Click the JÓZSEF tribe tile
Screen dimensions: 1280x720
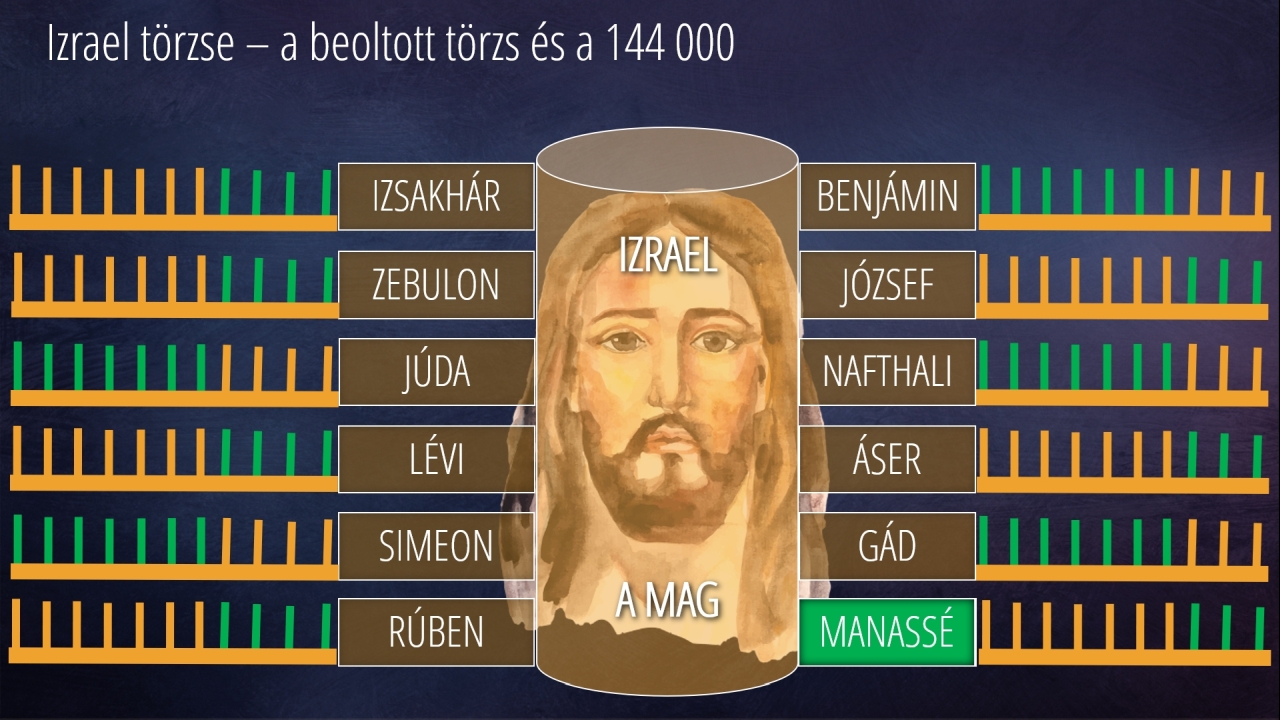(x=887, y=285)
